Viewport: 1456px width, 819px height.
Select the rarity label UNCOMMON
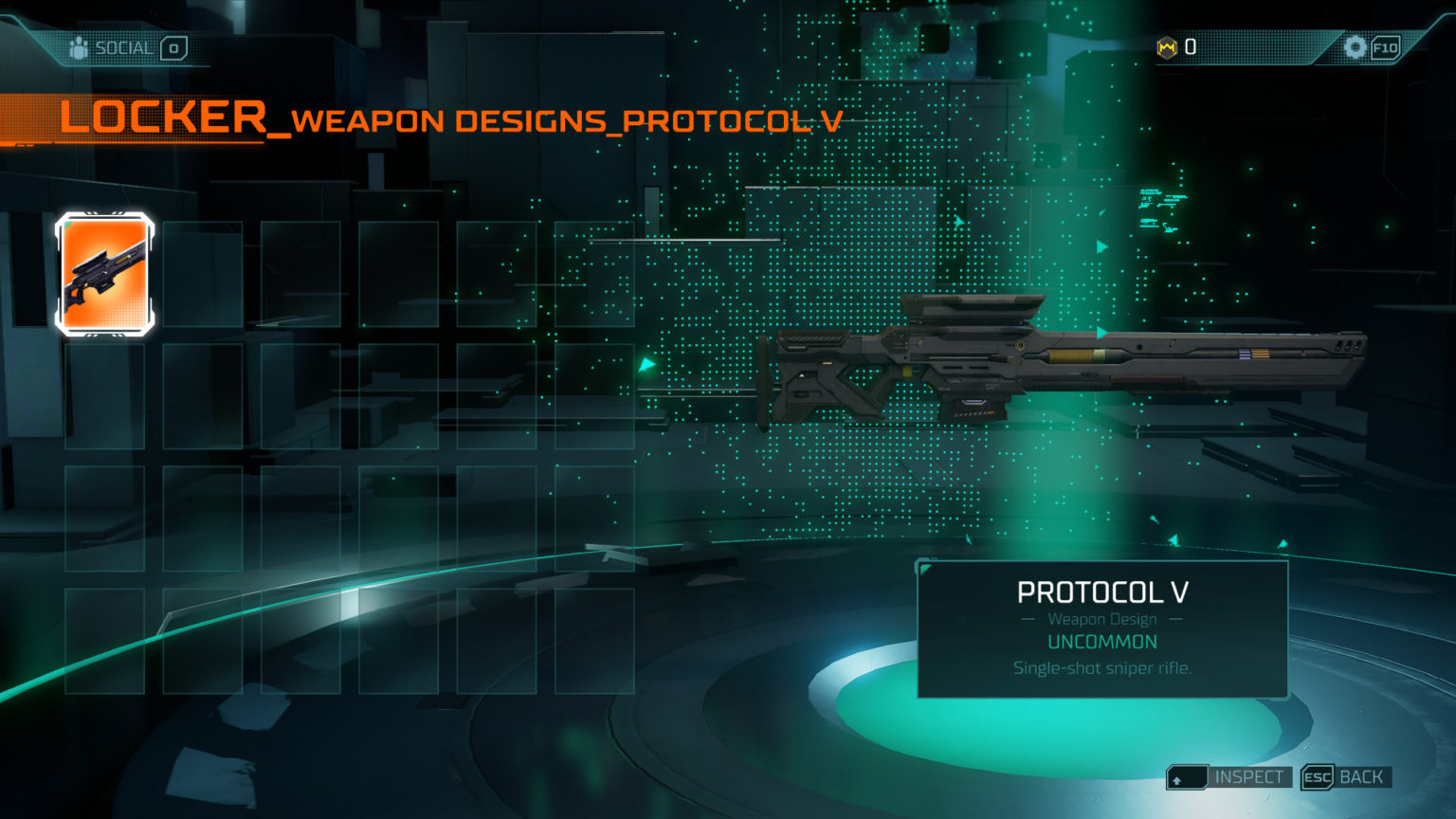1101,642
